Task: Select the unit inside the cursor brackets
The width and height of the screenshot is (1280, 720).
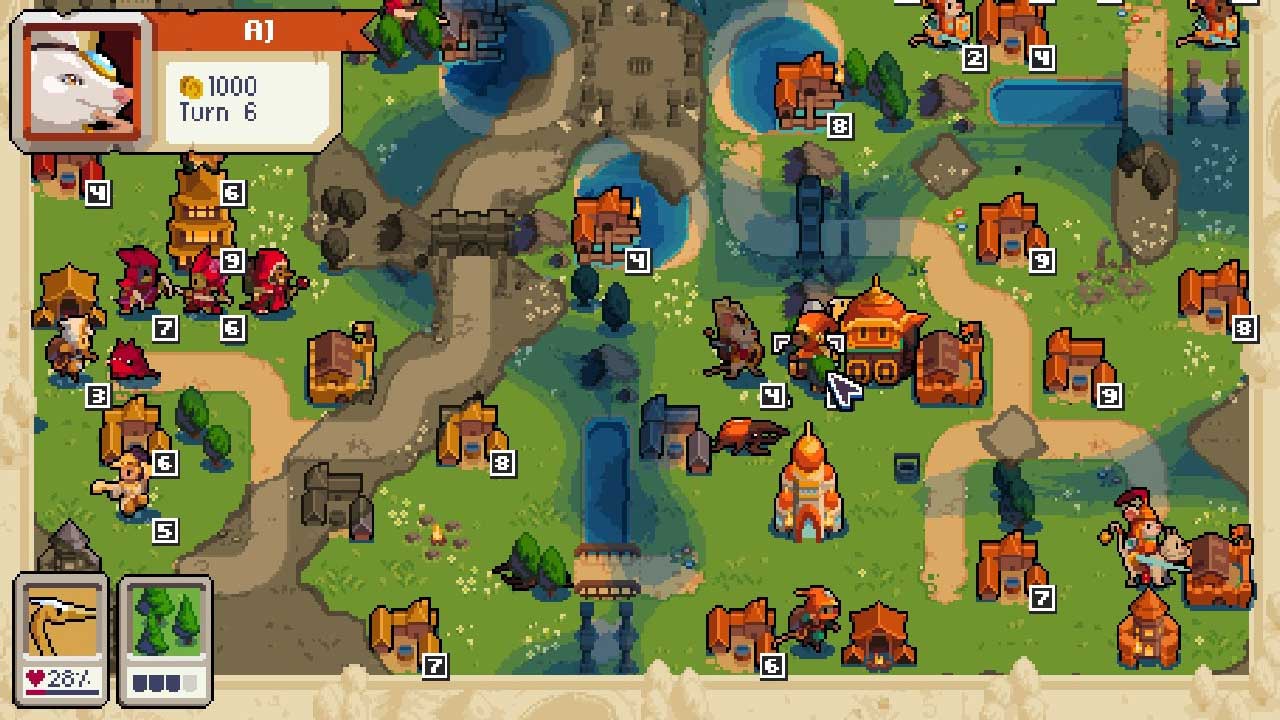Action: (x=808, y=358)
